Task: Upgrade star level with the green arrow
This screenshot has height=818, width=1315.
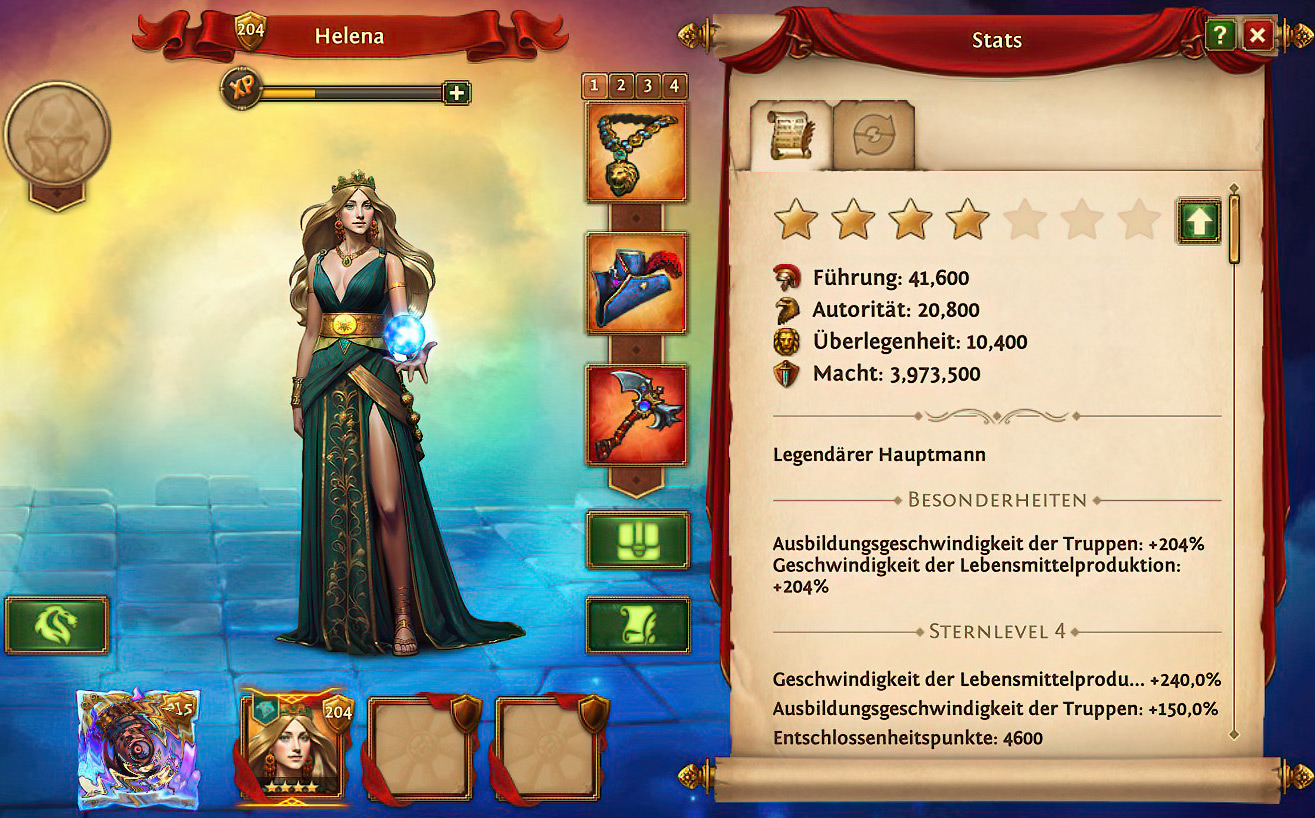Action: click(1198, 221)
